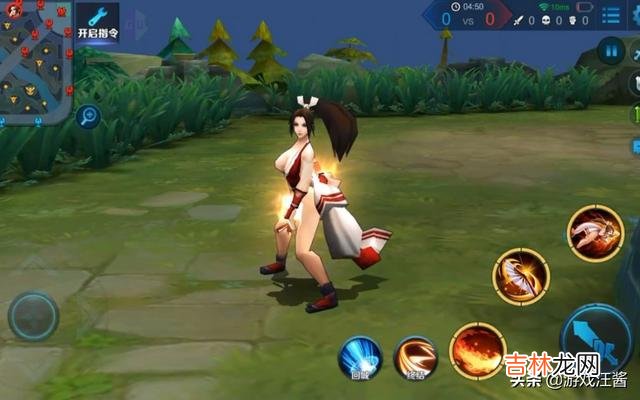Pause the match with the pause button
The image size is (640, 400).
coord(609,49)
